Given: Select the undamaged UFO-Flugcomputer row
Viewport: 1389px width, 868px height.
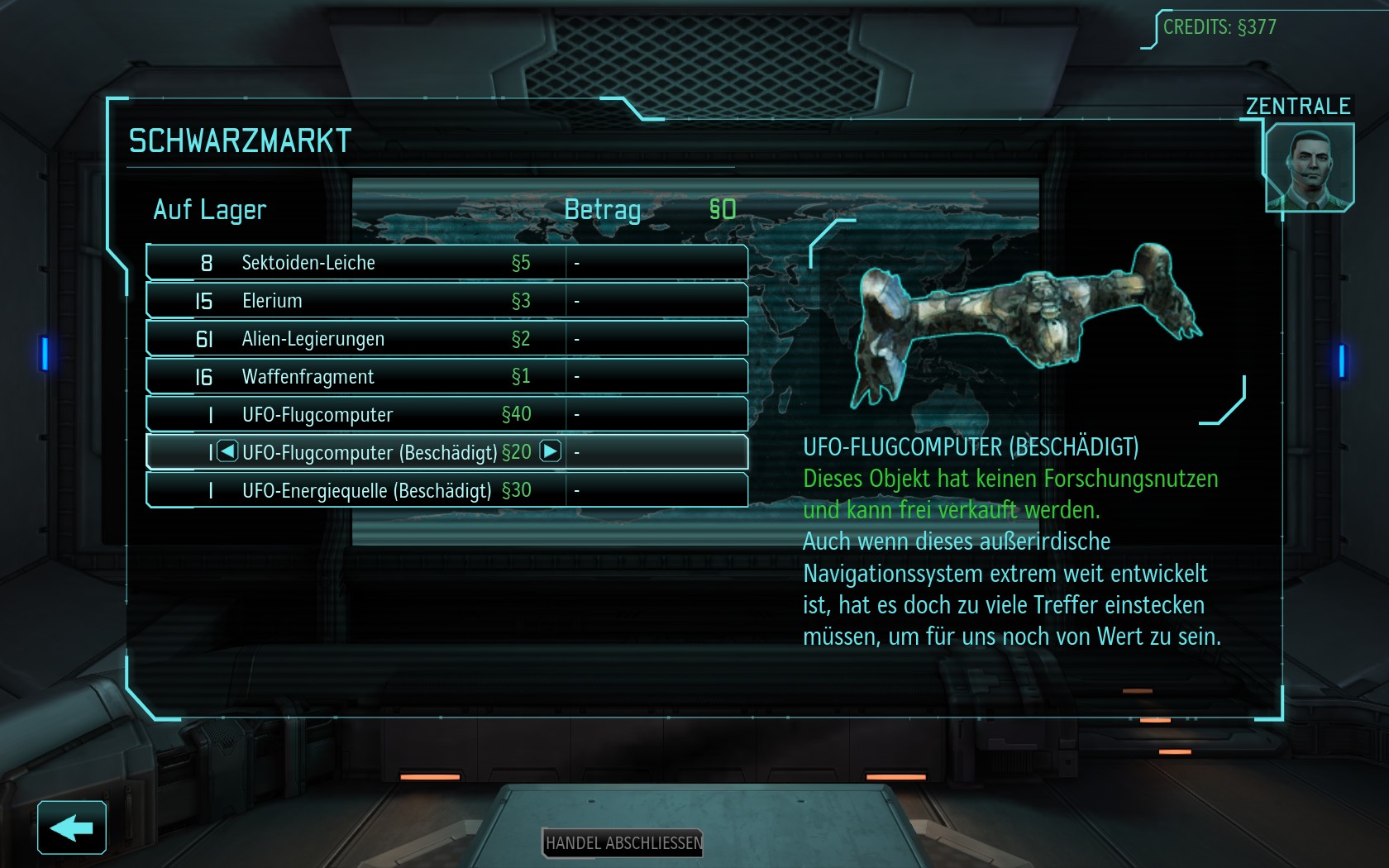Looking at the screenshot, I should click(446, 415).
